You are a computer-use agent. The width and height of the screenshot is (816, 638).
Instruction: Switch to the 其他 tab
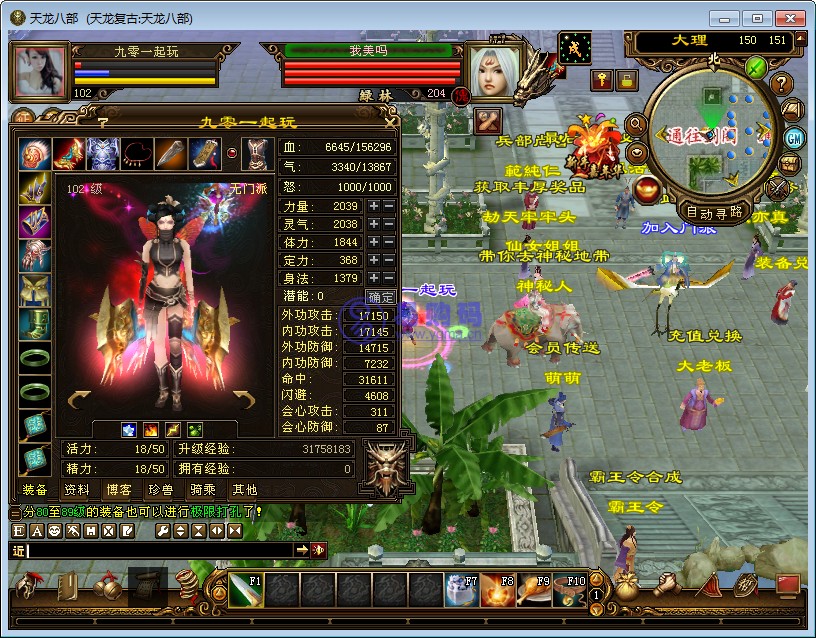(244, 490)
